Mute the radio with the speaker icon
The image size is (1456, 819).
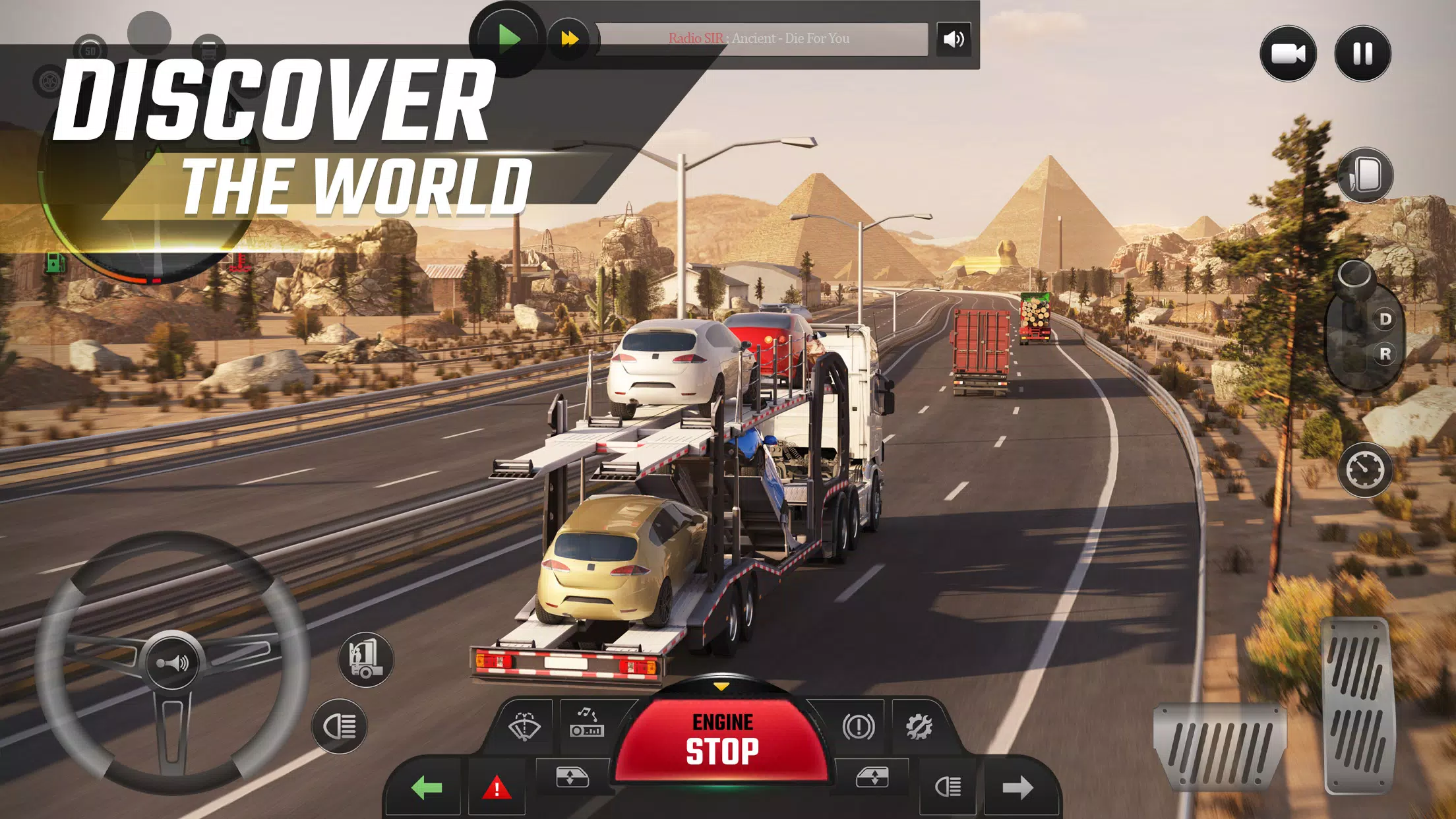pyautogui.click(x=954, y=40)
